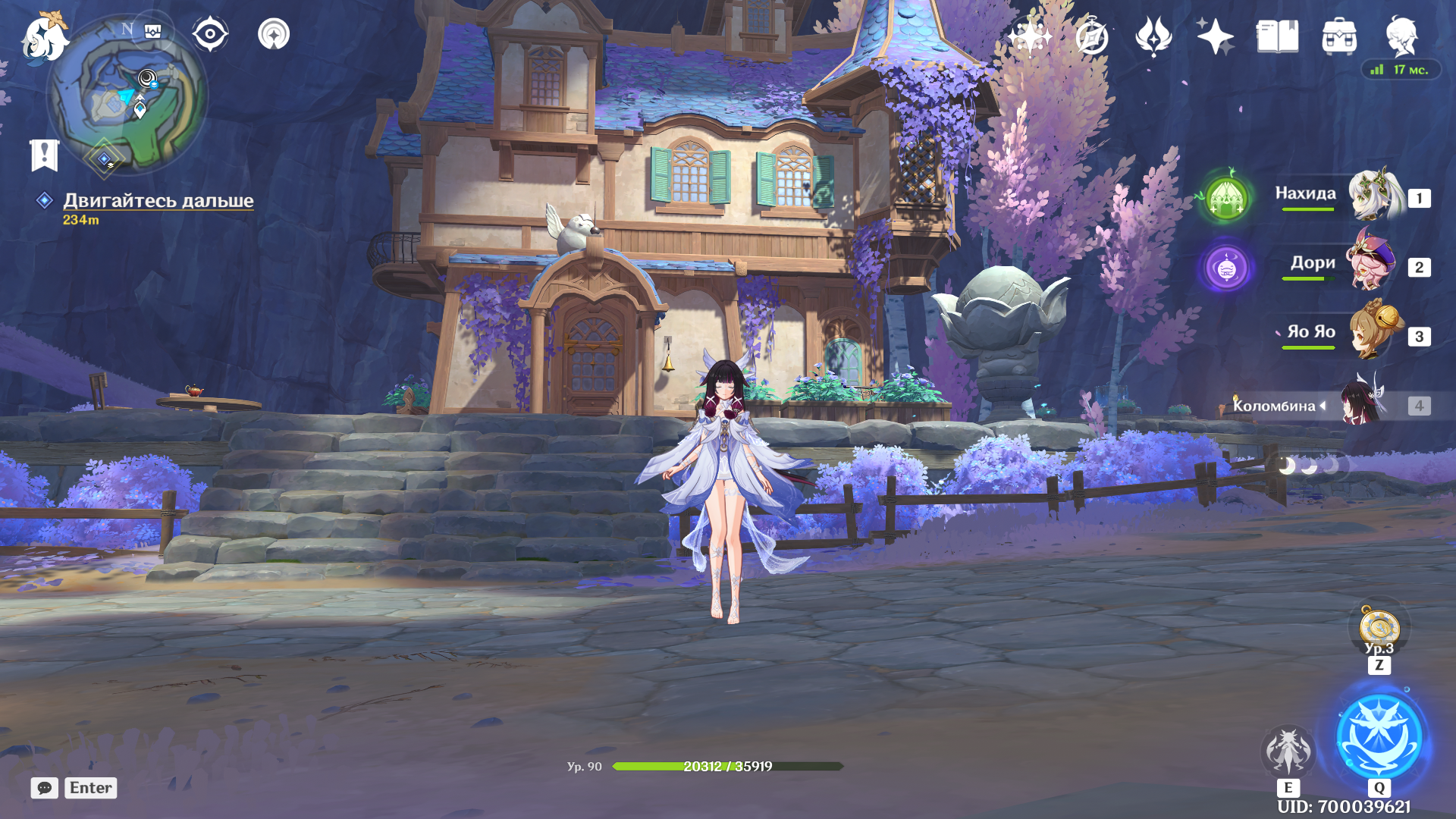Click the broadcast signal icon beside minimap

click(x=274, y=34)
